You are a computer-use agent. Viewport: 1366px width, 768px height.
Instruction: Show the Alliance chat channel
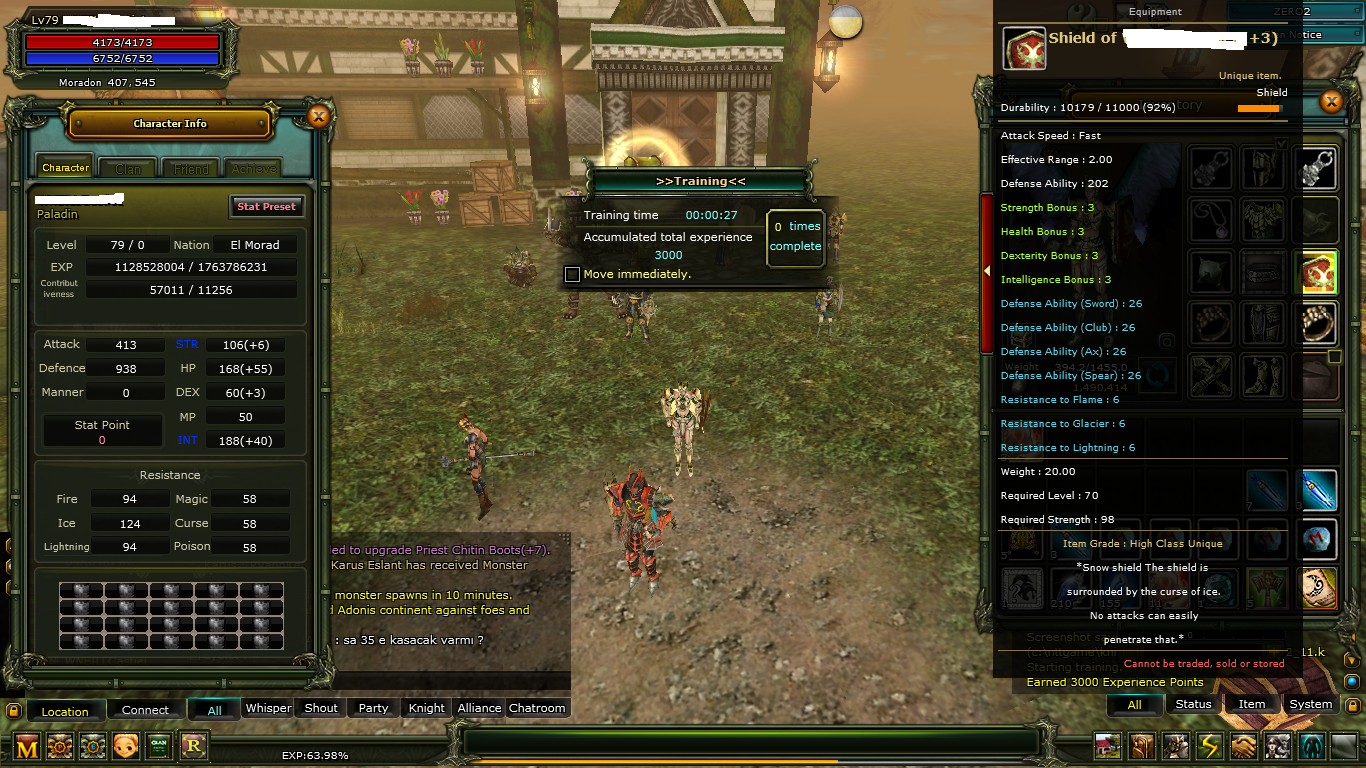479,708
